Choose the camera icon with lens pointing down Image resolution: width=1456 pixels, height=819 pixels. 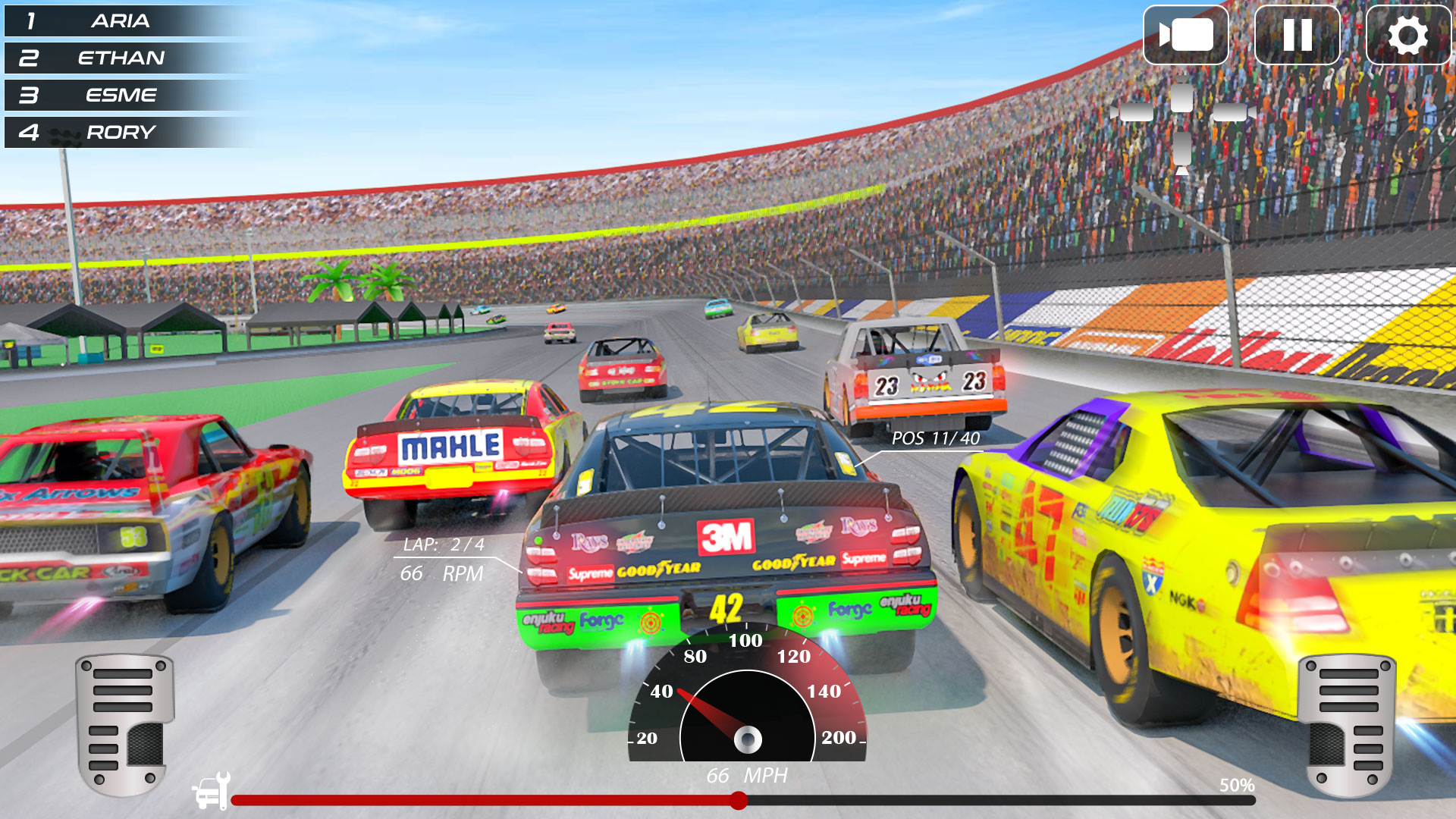[1181, 152]
